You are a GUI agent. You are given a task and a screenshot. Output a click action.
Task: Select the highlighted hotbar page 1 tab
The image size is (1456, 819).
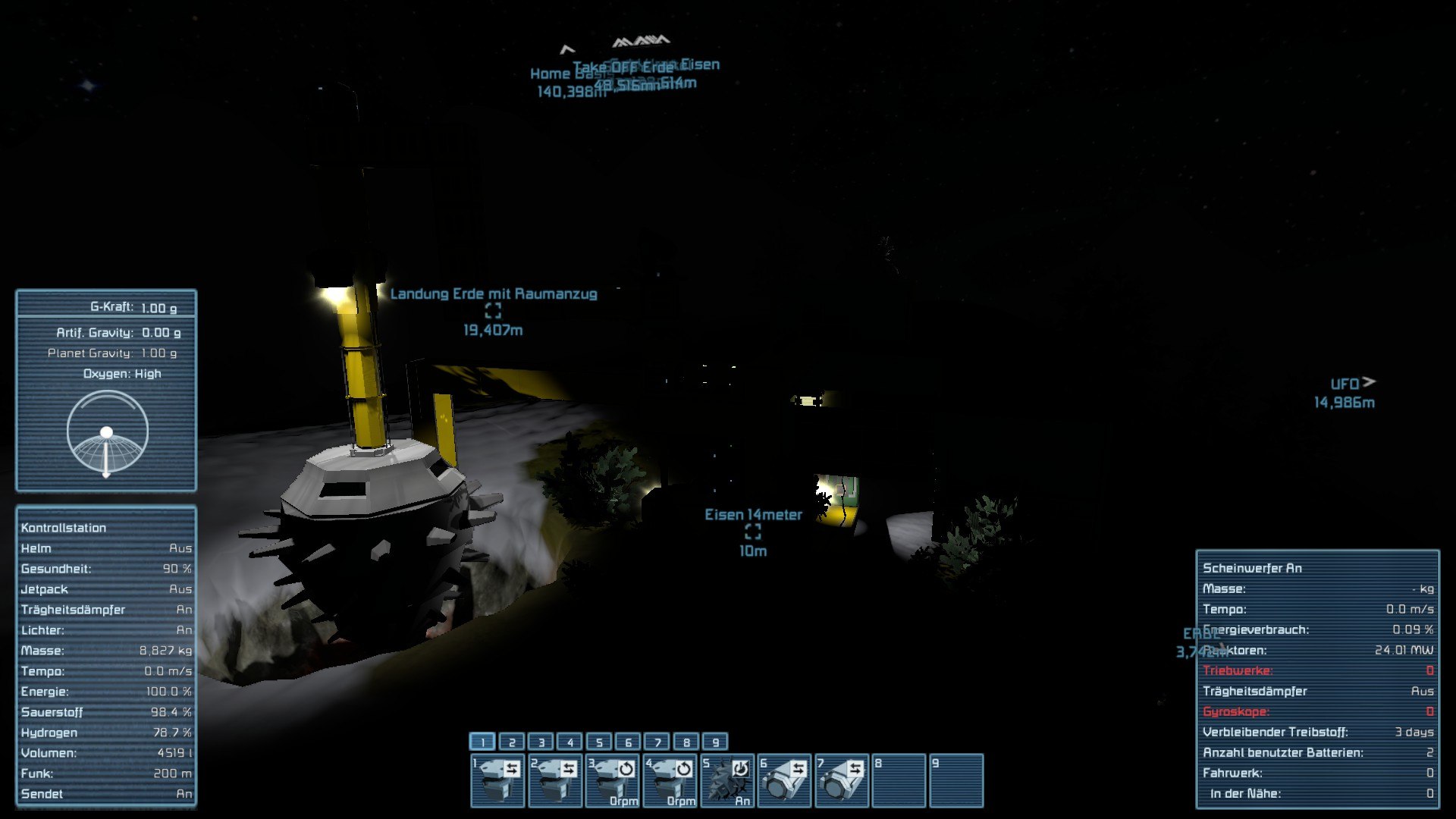pos(482,742)
